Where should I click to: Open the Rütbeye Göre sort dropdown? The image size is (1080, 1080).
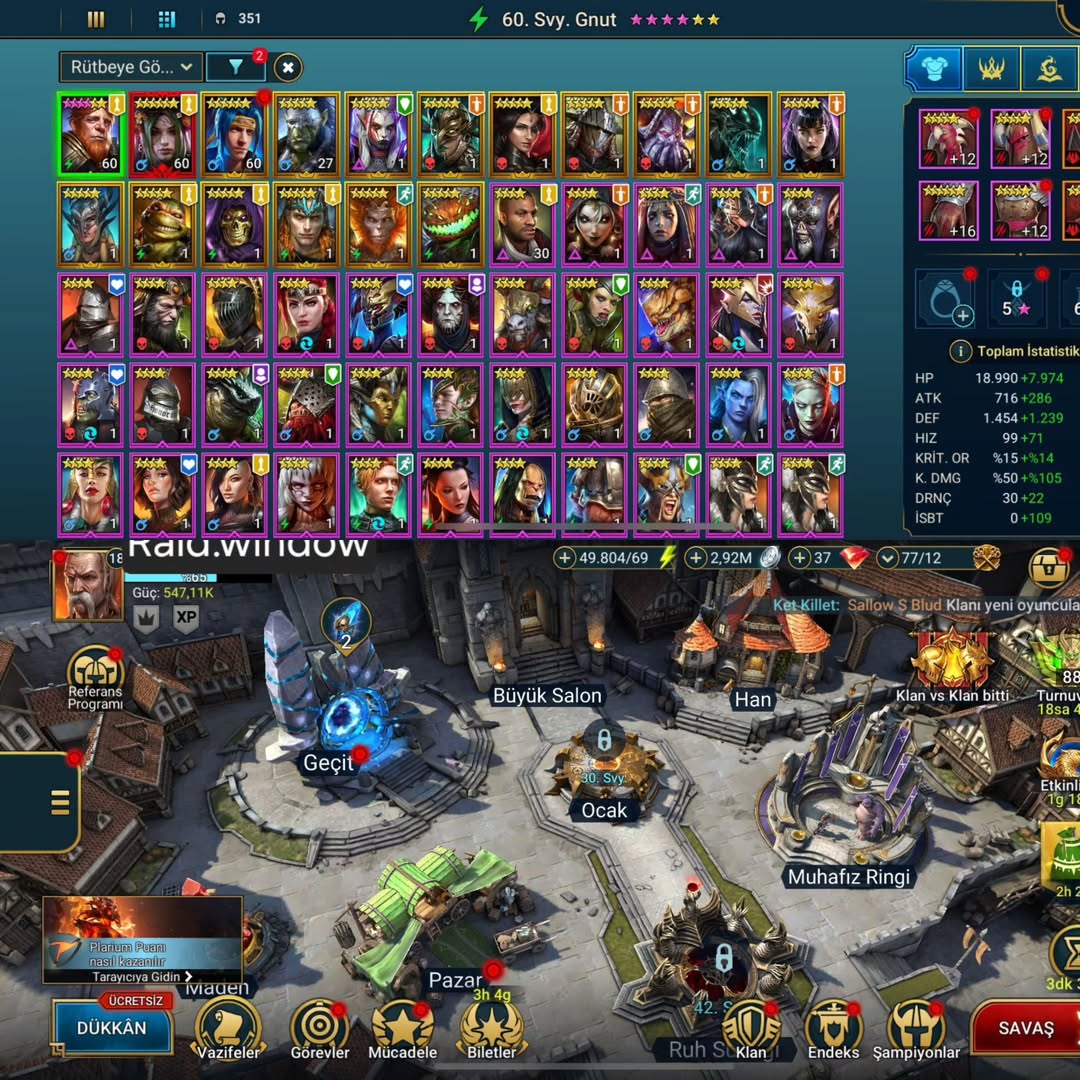(x=131, y=67)
